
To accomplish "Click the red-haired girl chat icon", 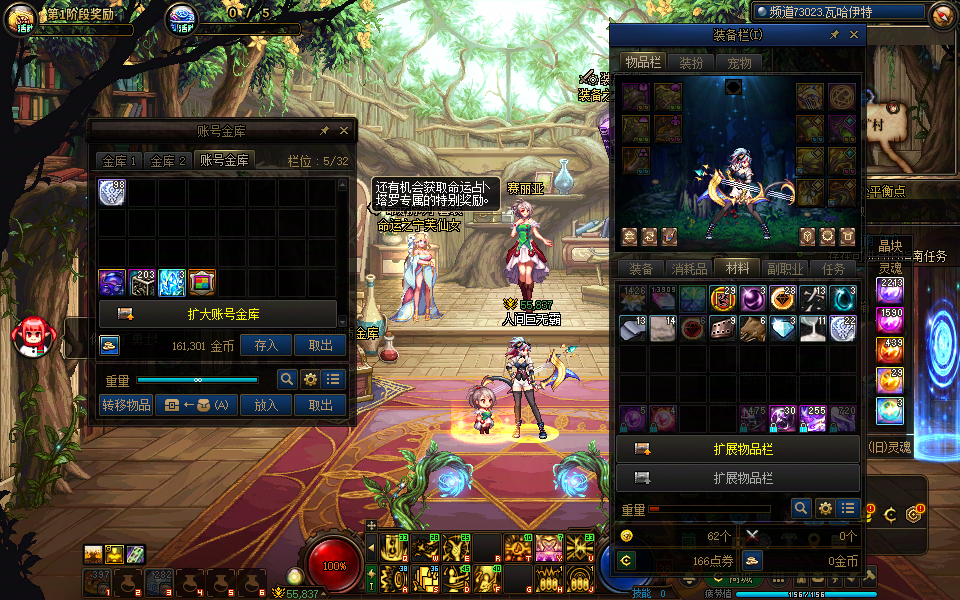I will tap(30, 336).
